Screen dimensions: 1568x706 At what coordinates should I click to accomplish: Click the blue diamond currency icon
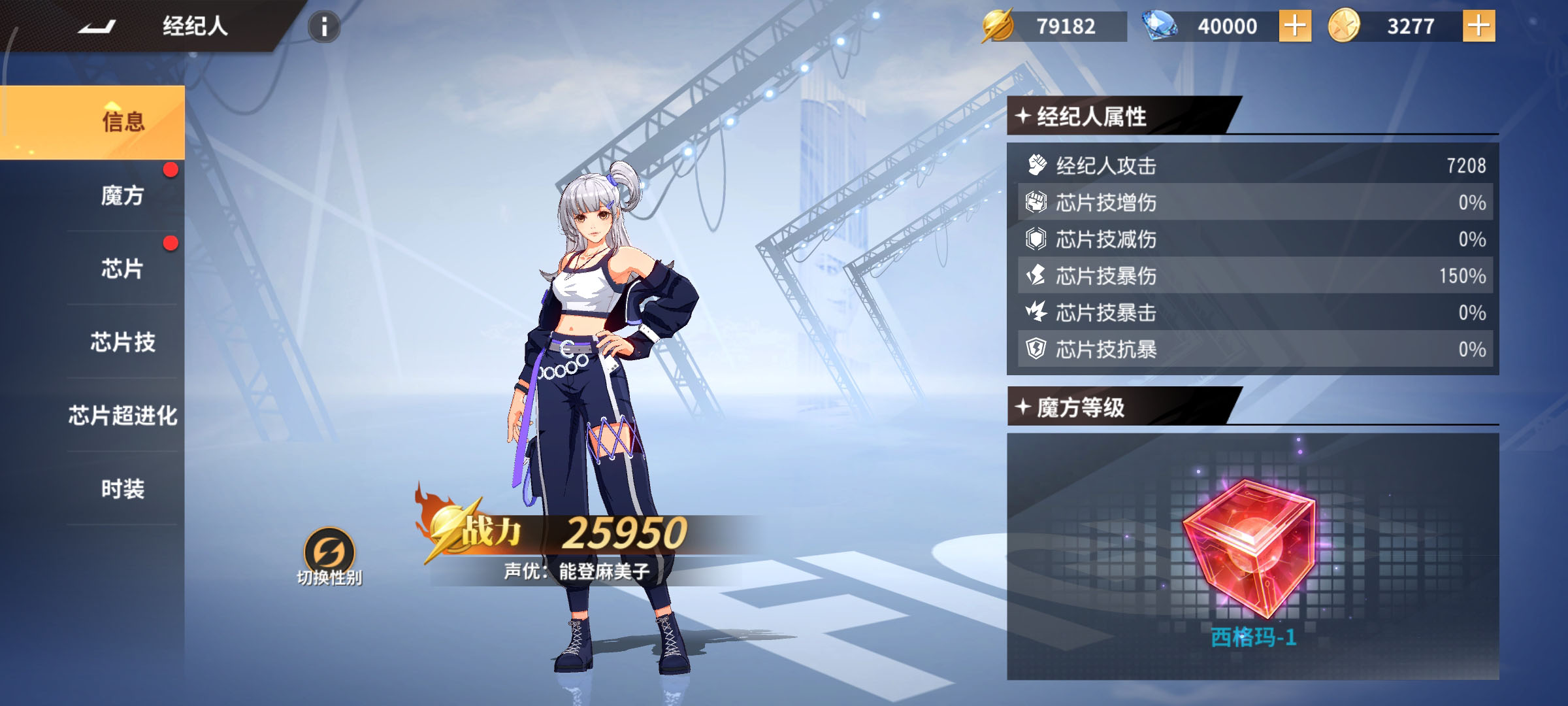(1159, 26)
